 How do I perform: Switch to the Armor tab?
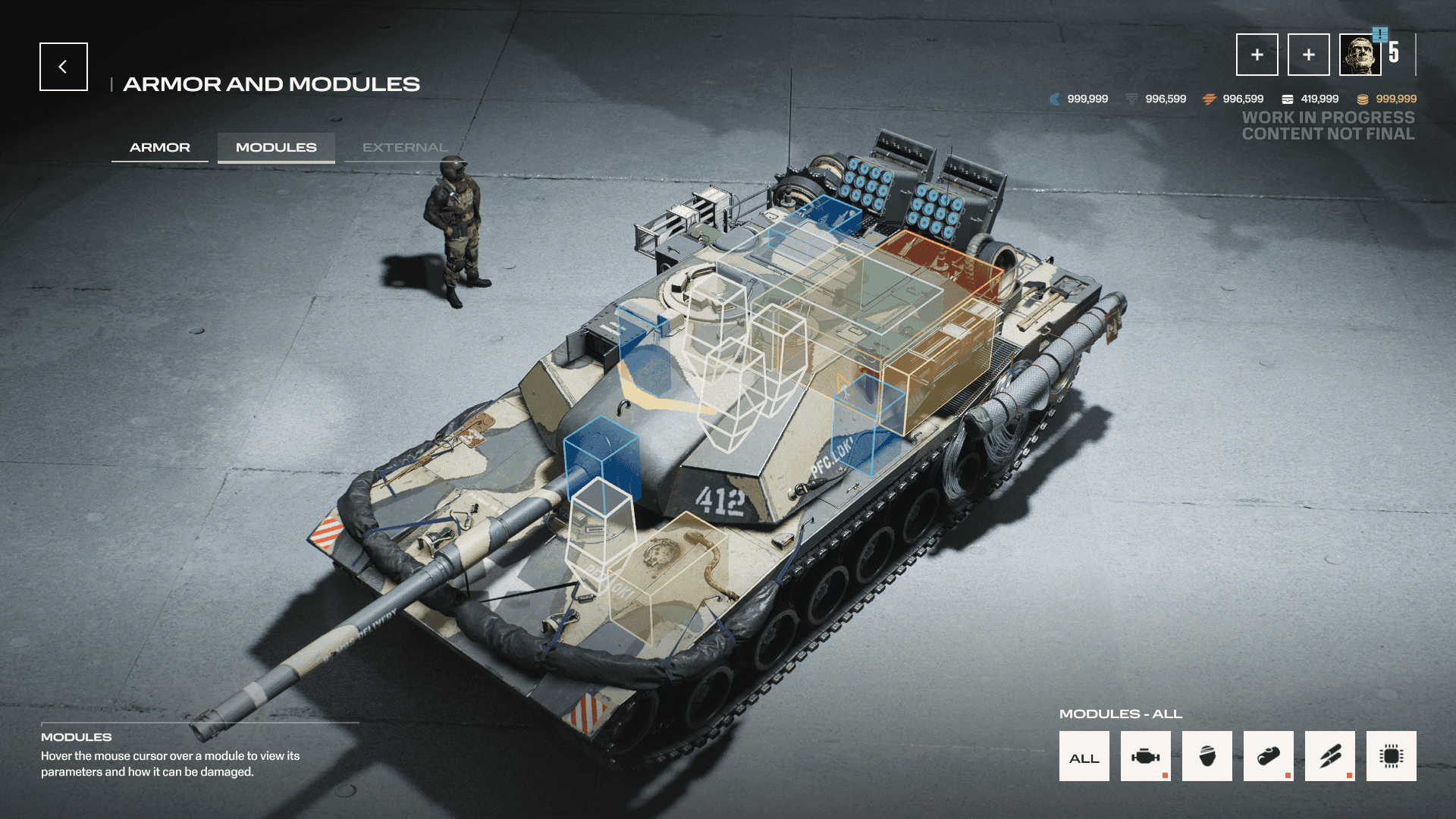160,147
